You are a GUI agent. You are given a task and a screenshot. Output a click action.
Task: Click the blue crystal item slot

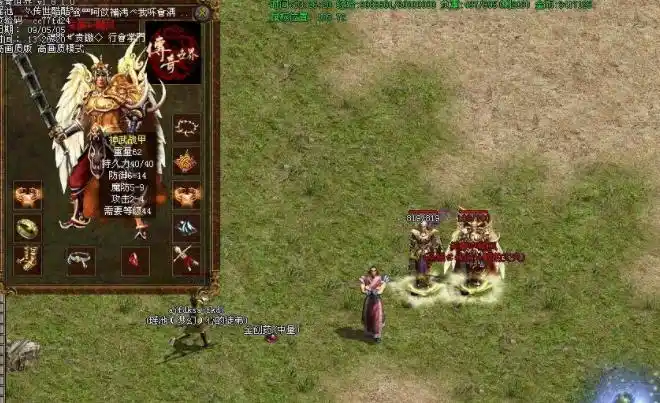(x=186, y=228)
